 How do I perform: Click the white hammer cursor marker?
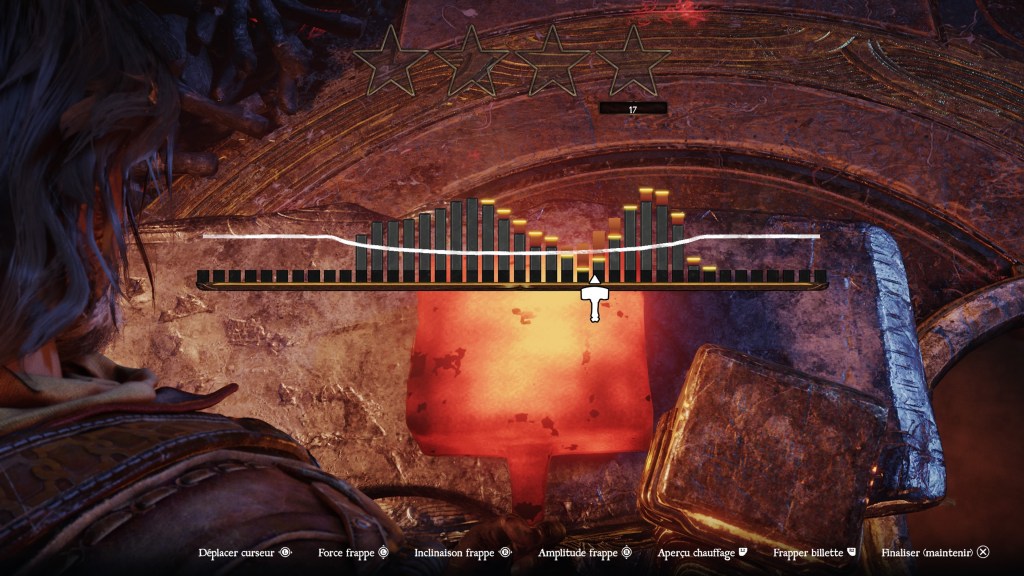pos(595,301)
